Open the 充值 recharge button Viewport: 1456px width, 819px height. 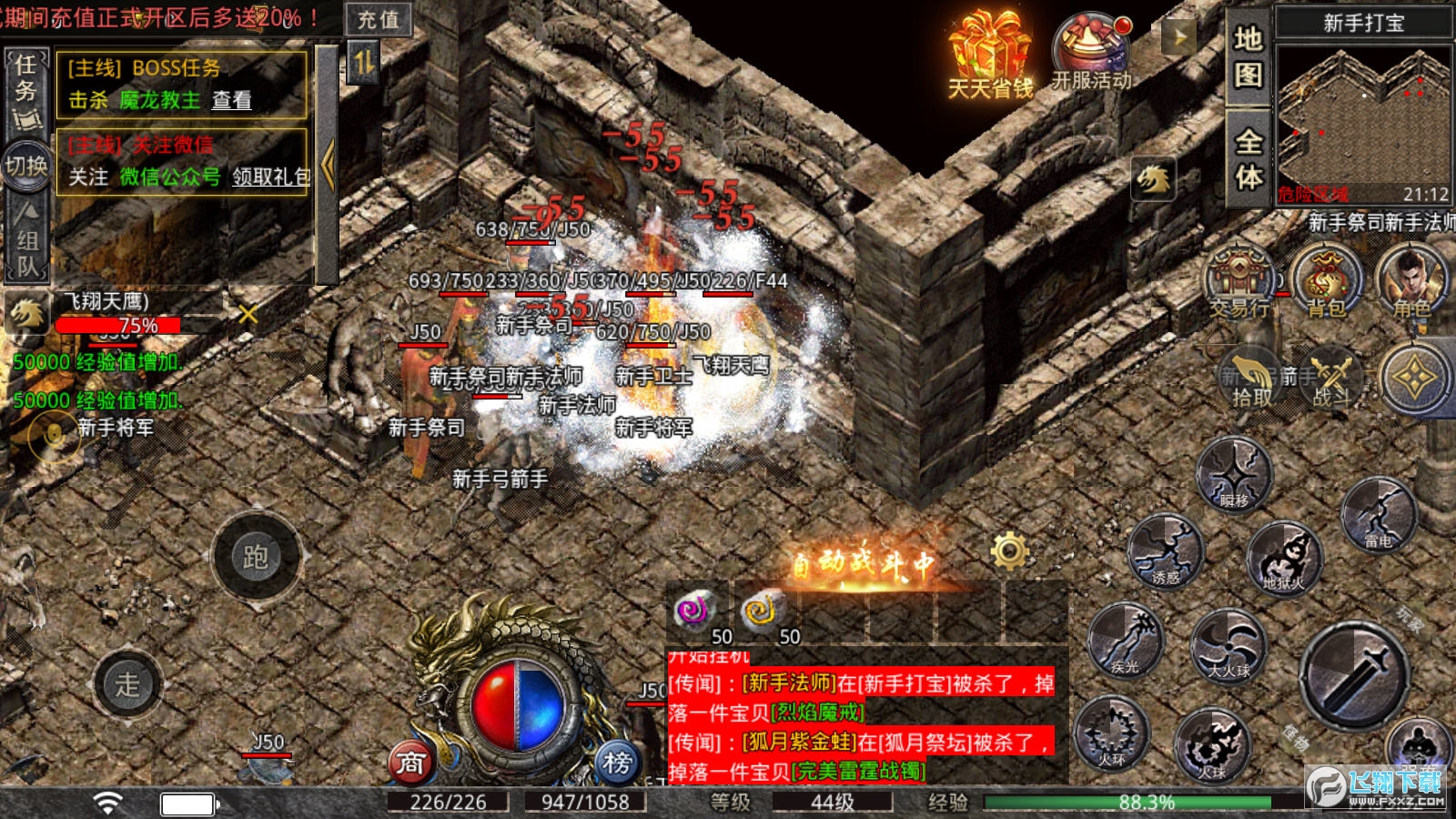click(378, 19)
